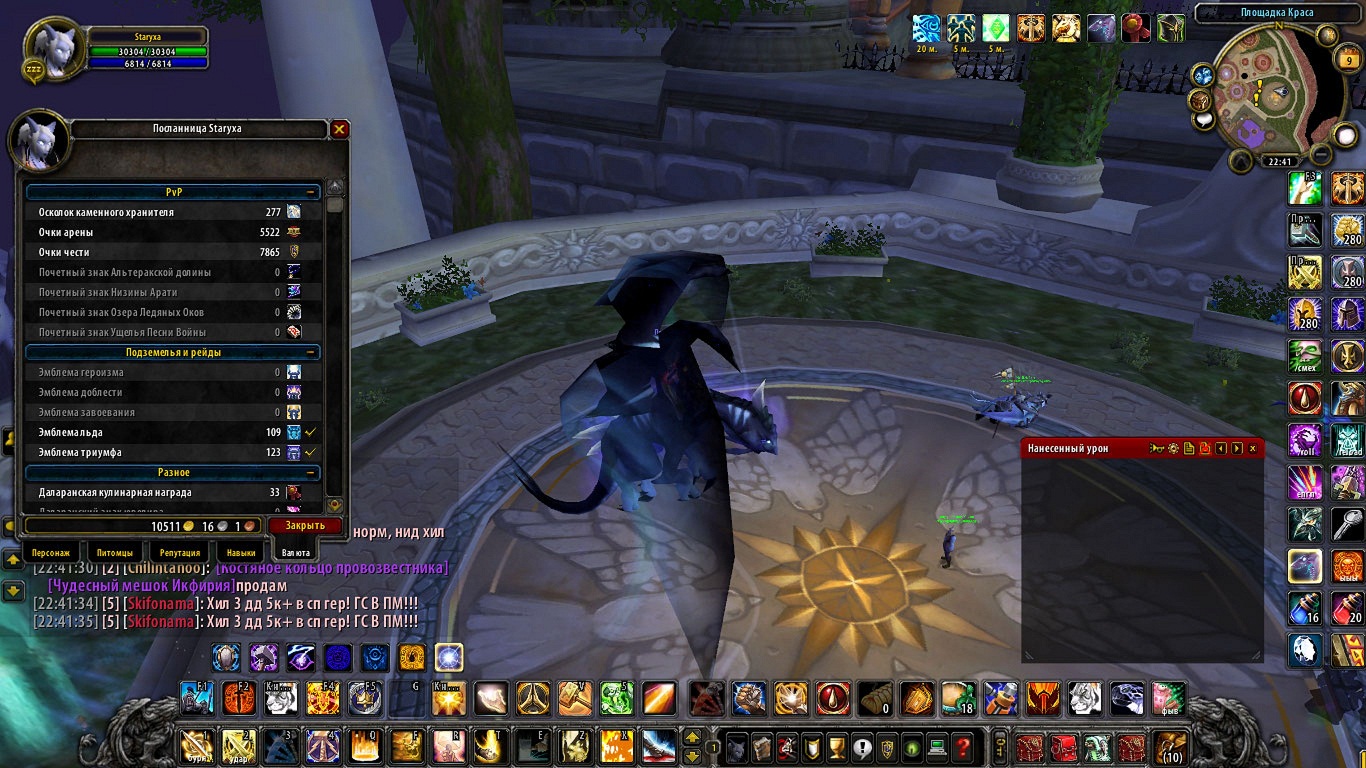Use the white tiger mount icon
The height and width of the screenshot is (768, 1366).
point(1086,698)
